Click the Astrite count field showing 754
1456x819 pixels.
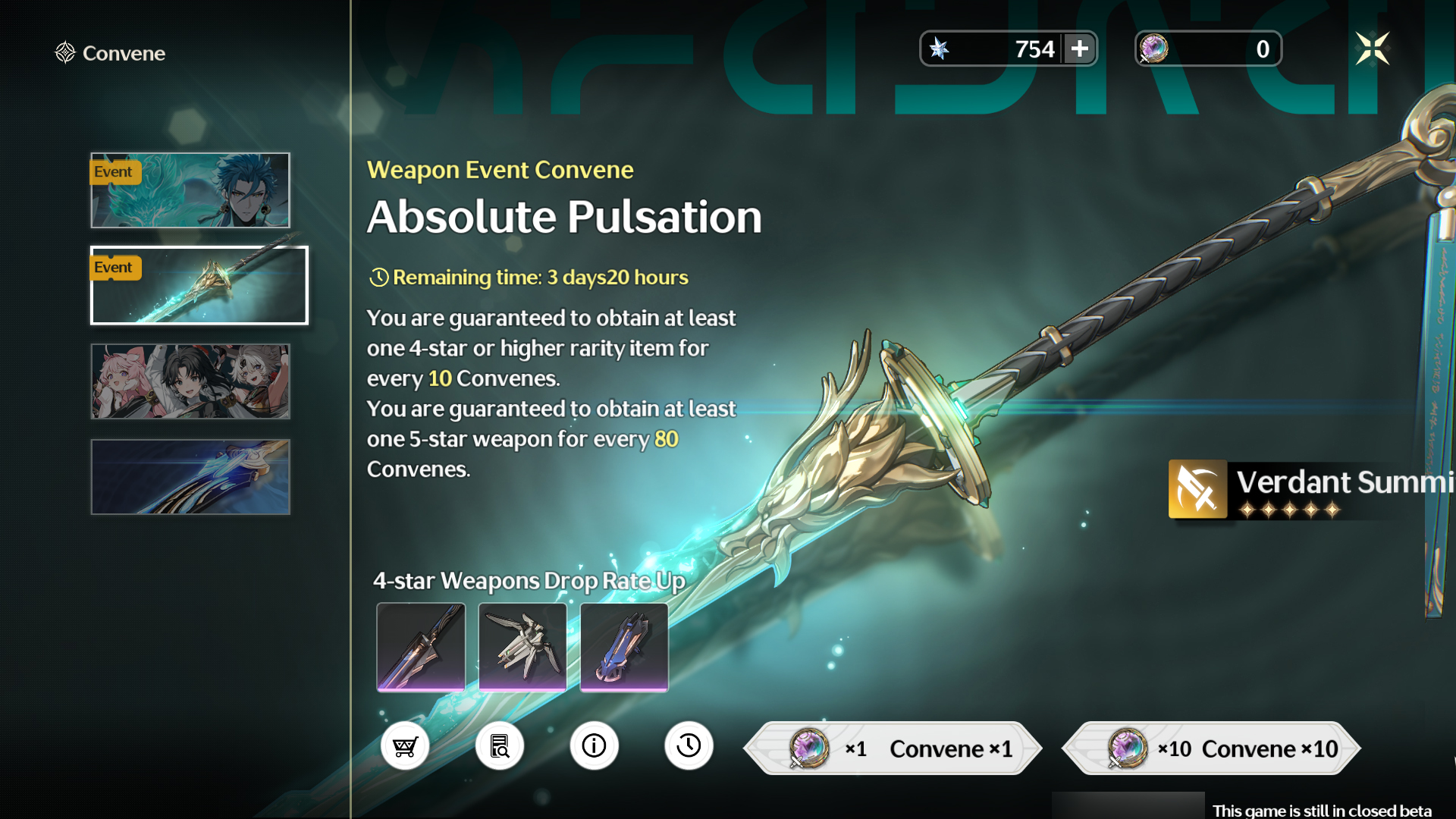1035,48
